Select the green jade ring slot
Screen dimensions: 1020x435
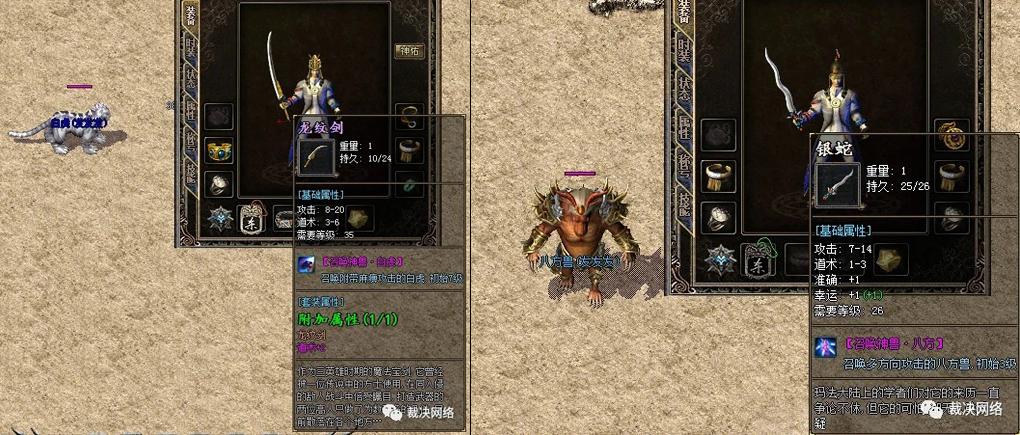pos(409,184)
